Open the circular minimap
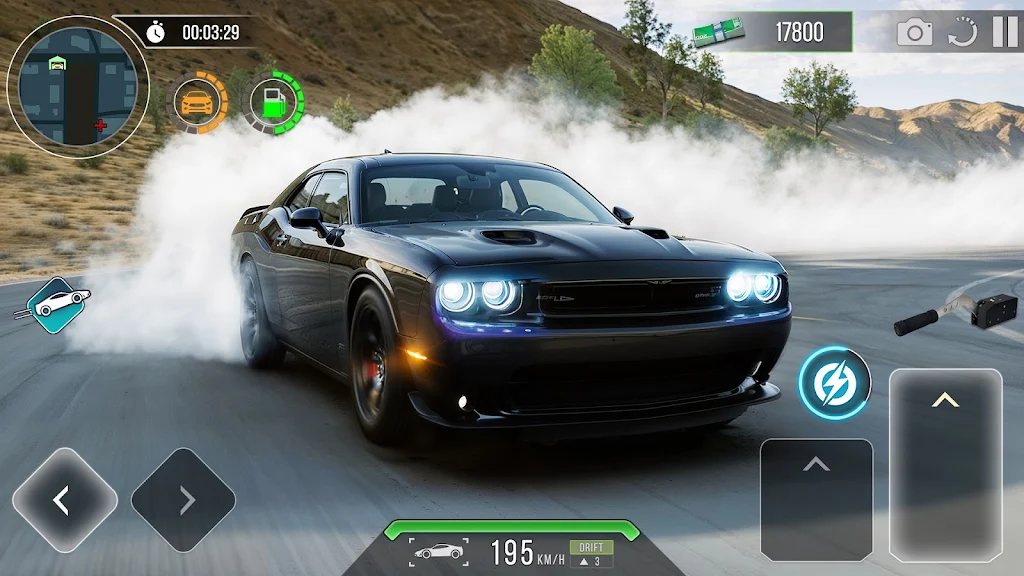 tap(77, 87)
